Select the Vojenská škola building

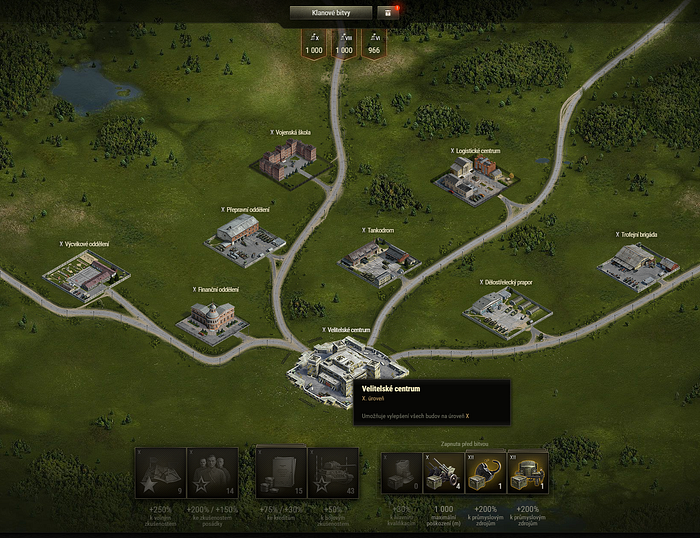(287, 160)
